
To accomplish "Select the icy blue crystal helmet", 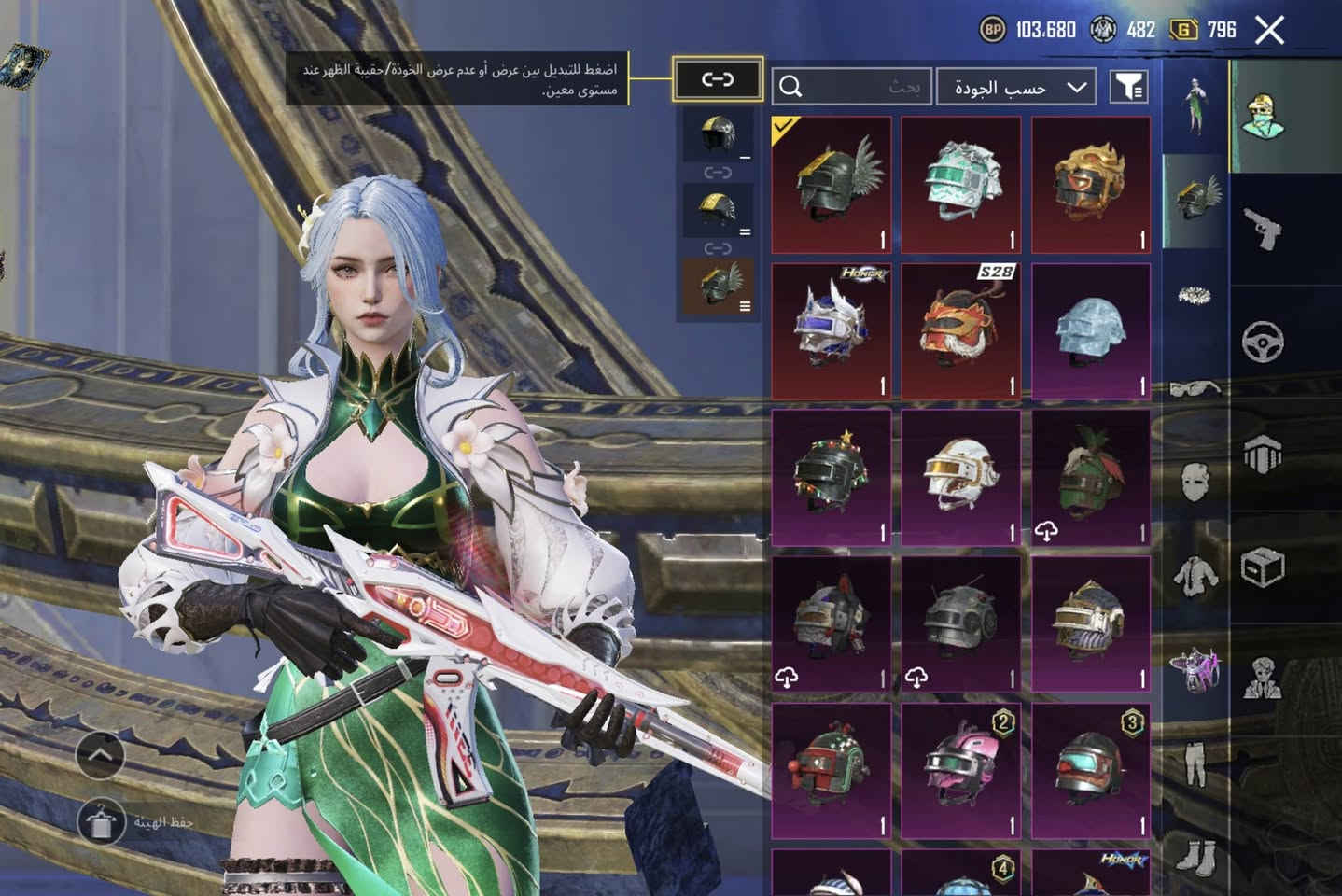I will (x=1091, y=330).
